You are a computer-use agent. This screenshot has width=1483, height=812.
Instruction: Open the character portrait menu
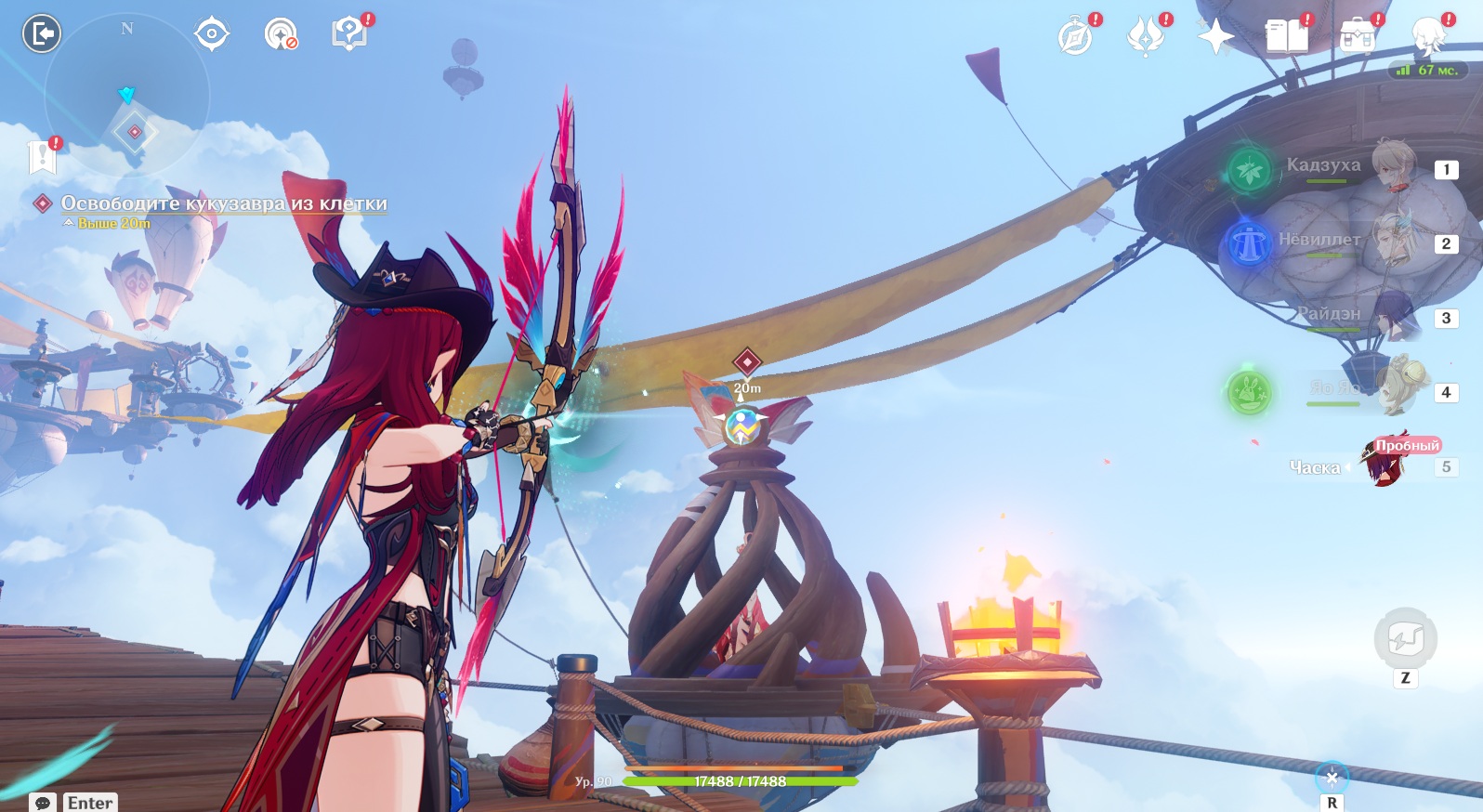pyautogui.click(x=1427, y=35)
